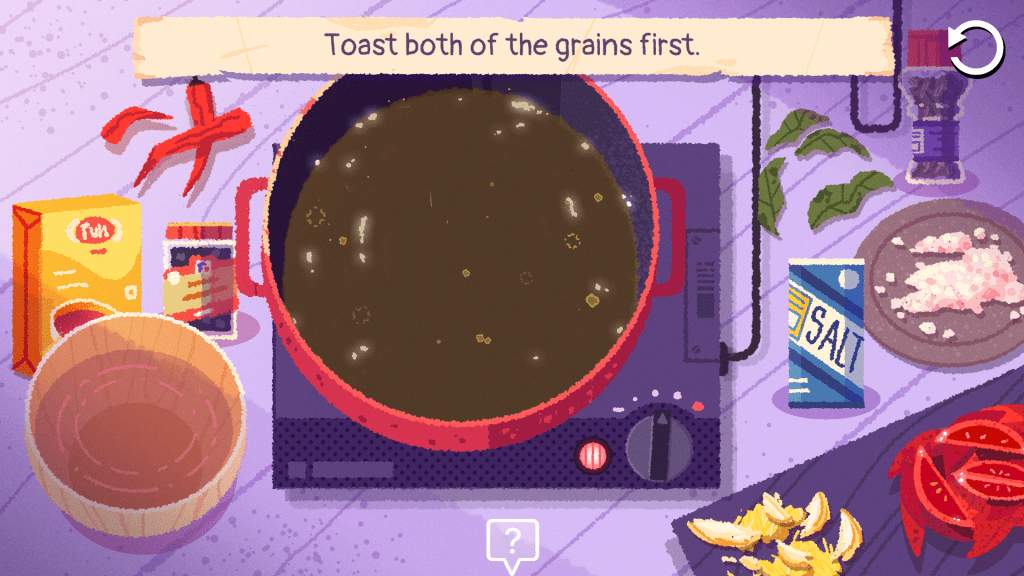Open the question mark hint bubble

[x=512, y=542]
